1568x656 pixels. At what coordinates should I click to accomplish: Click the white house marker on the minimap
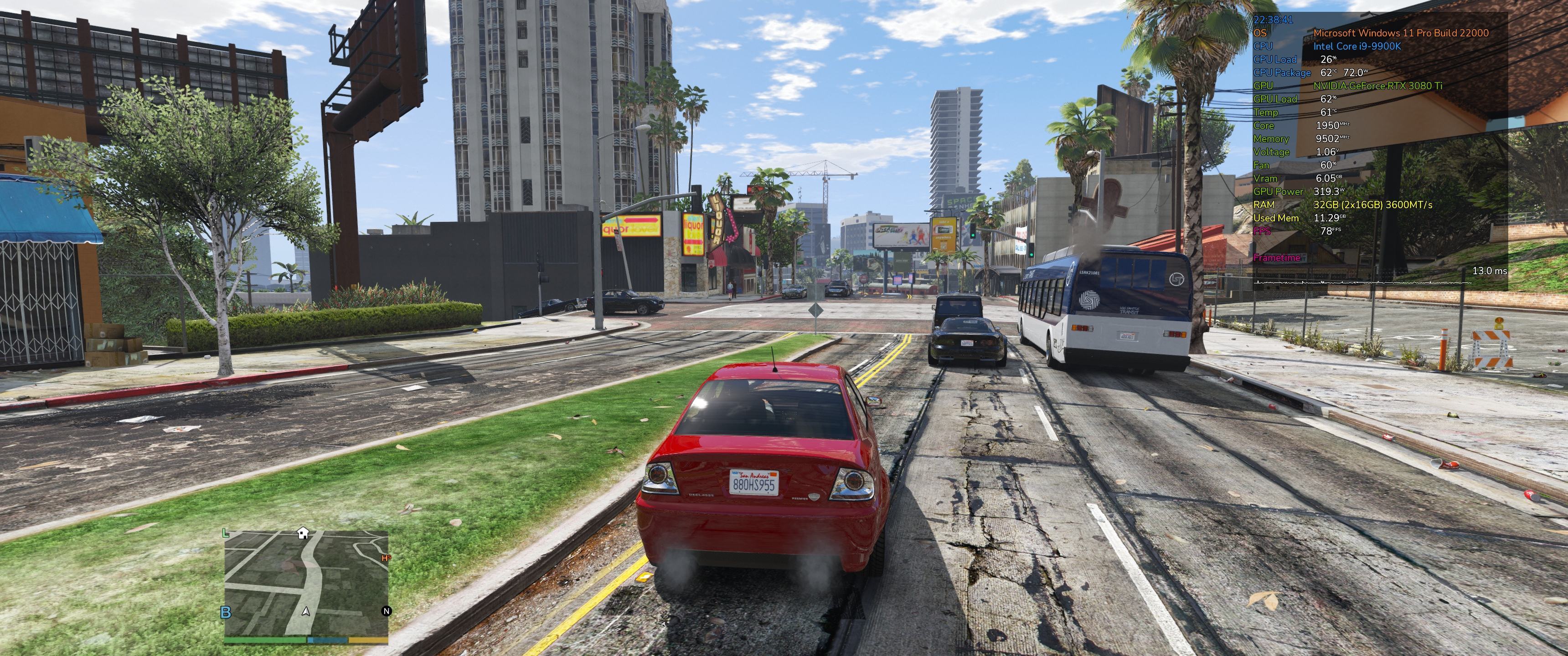click(303, 533)
